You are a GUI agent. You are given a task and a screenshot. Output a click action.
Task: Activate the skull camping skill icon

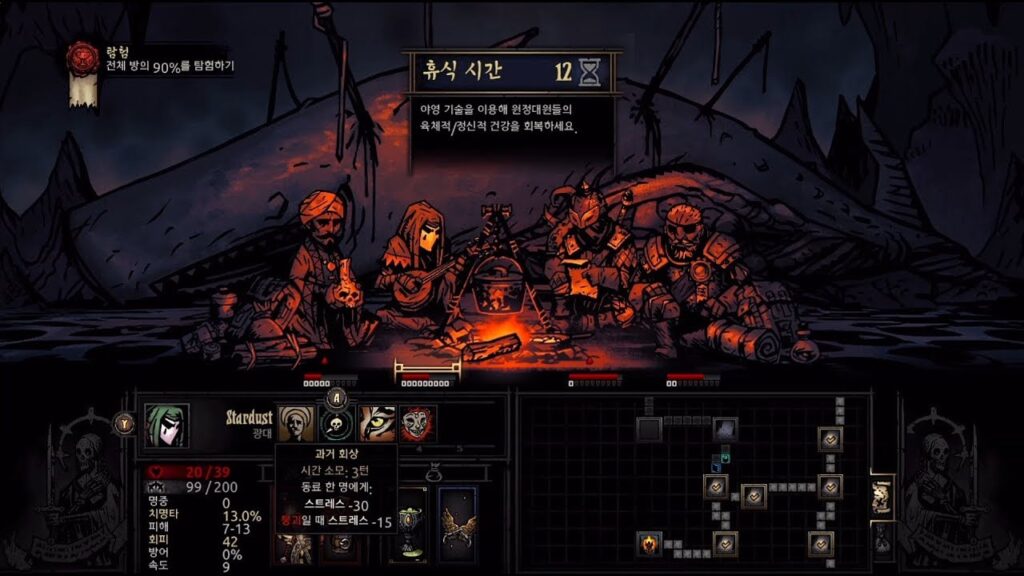click(x=336, y=424)
